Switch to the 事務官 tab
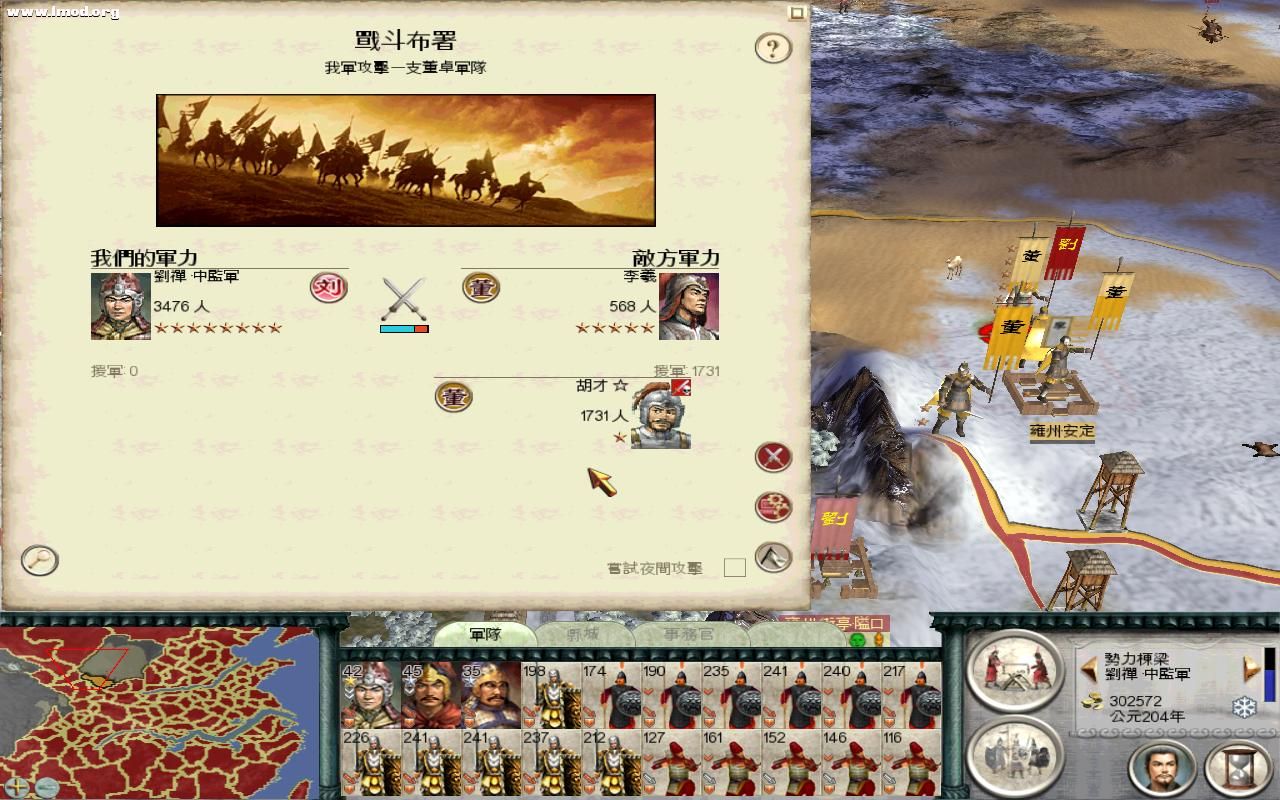The image size is (1280, 800). (x=690, y=633)
